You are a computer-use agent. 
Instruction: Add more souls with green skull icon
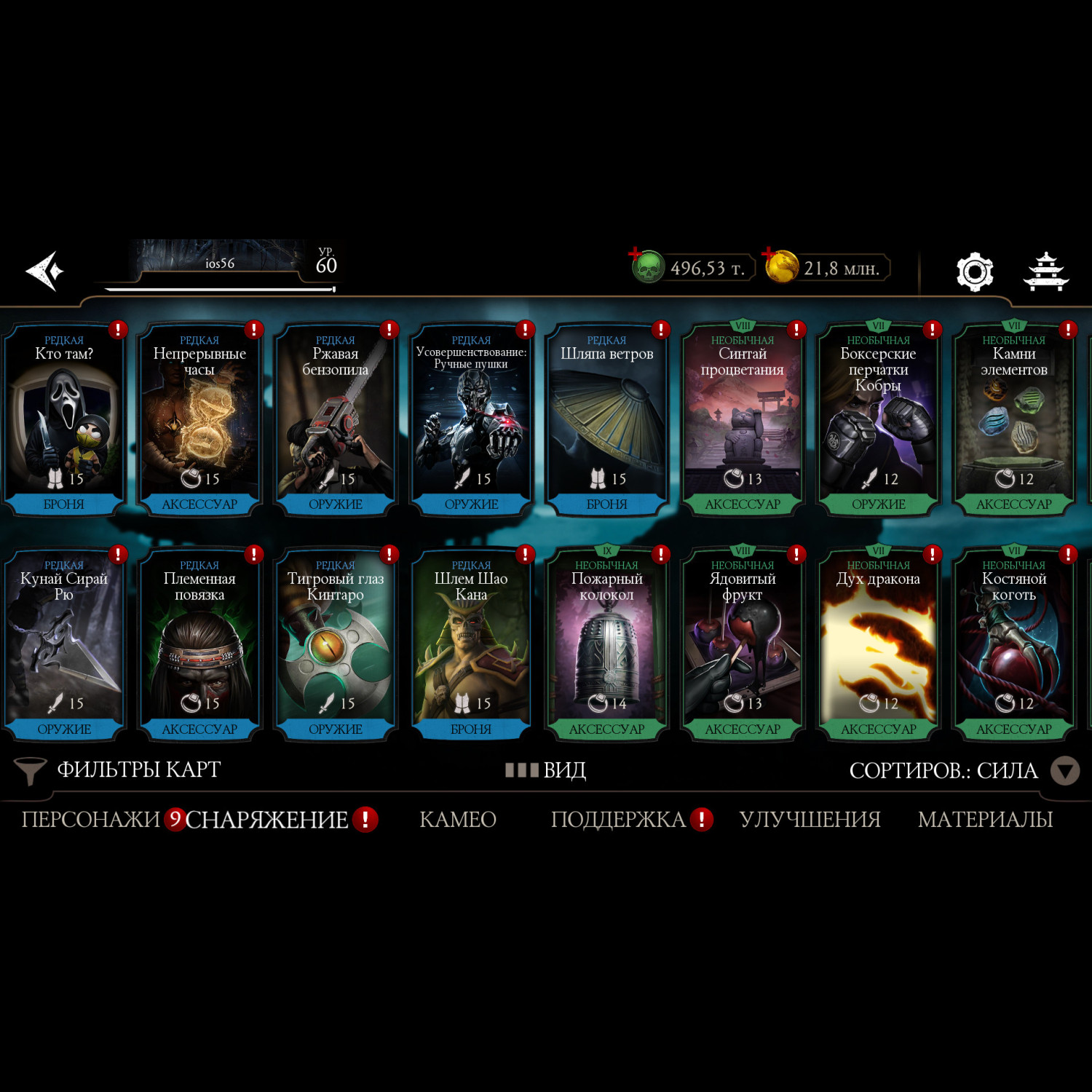pos(646,267)
